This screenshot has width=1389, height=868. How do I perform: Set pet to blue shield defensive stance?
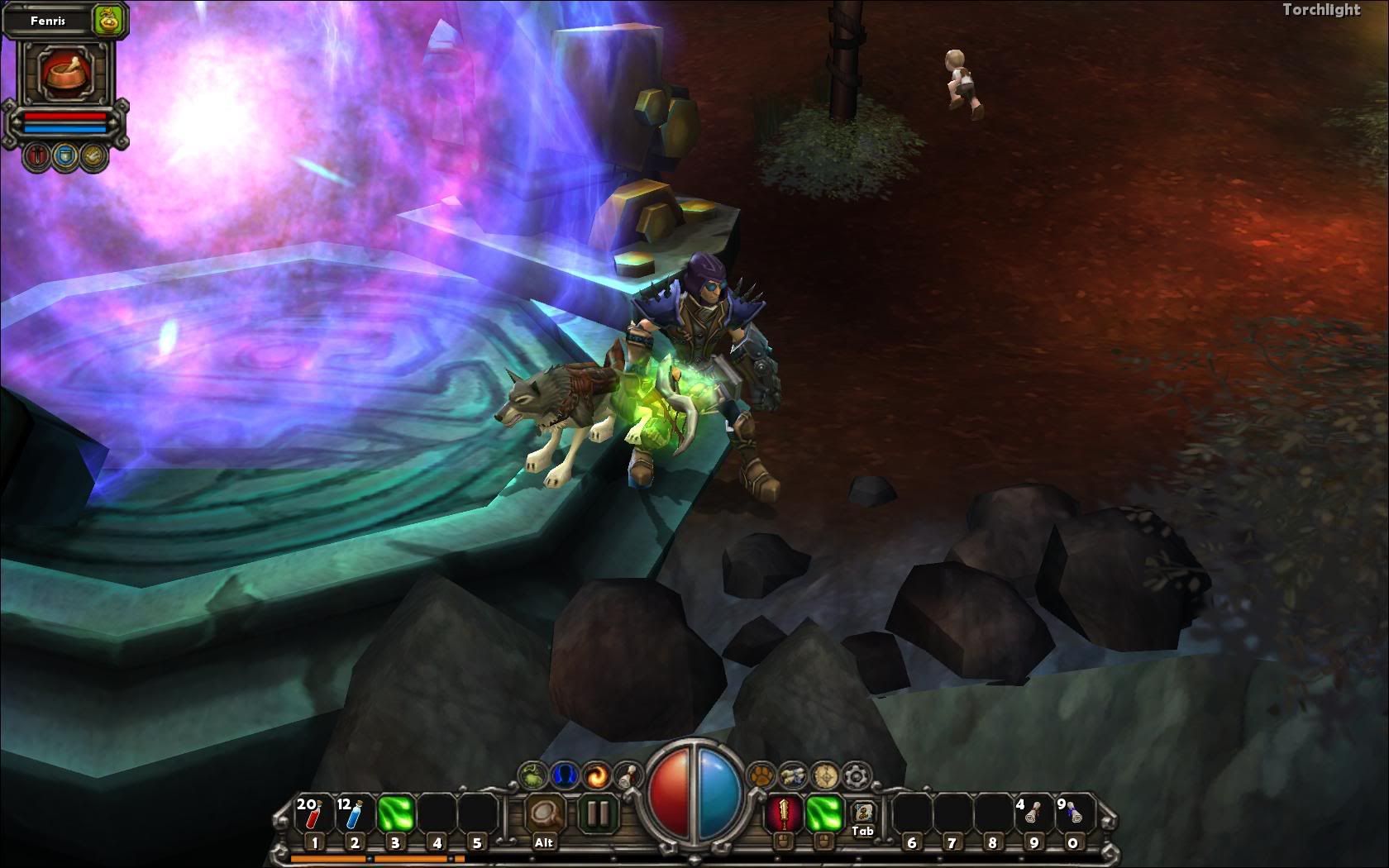[66, 155]
